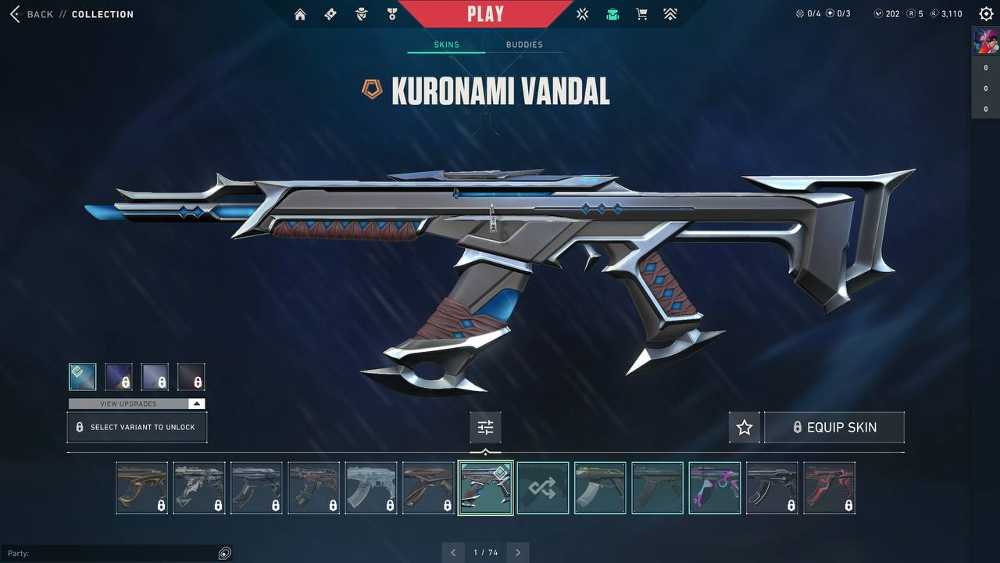Select the white Vandal skin thumbnail
Viewport: 1000px width, 563px height.
[x=371, y=487]
